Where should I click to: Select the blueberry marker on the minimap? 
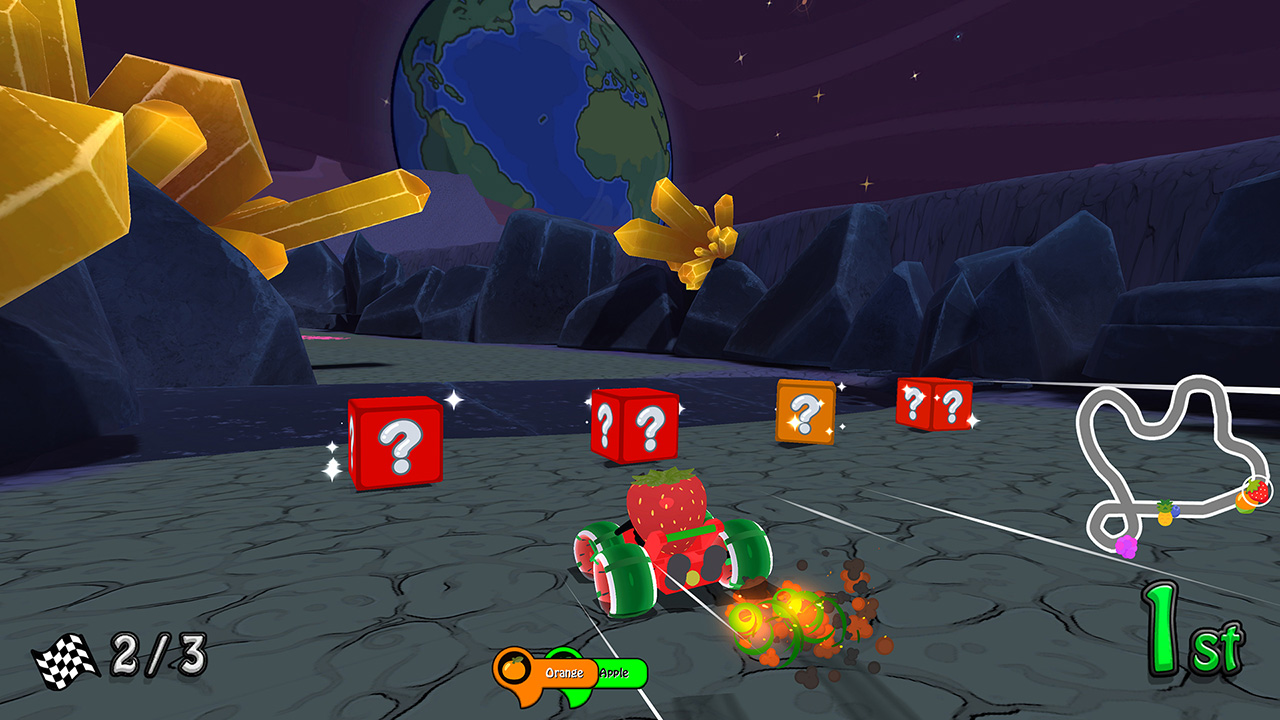click(1176, 510)
